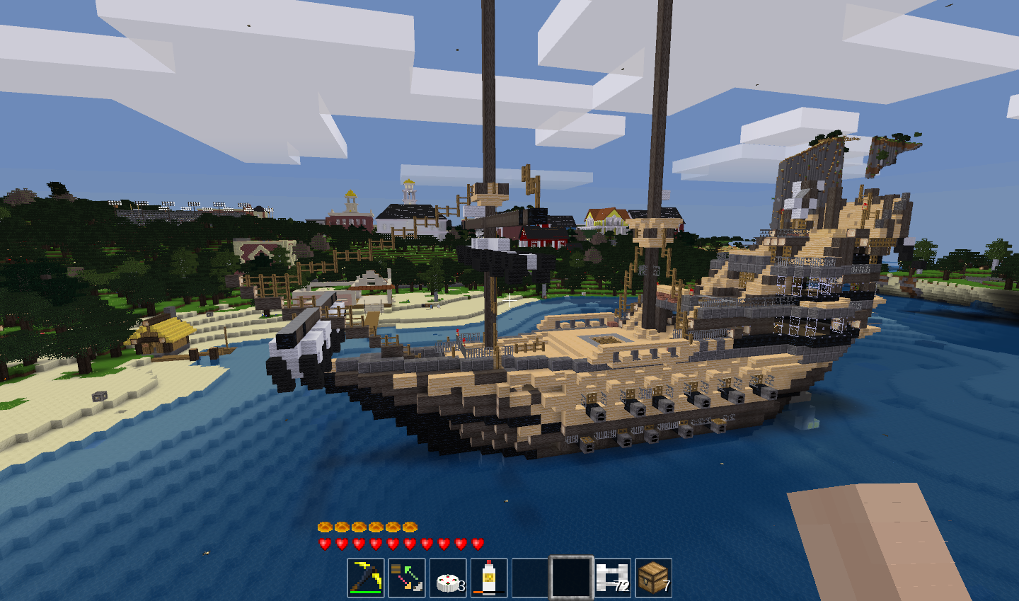Choose the cake stack in the hotbar
Viewport: 1019px width, 601px height.
[x=448, y=577]
